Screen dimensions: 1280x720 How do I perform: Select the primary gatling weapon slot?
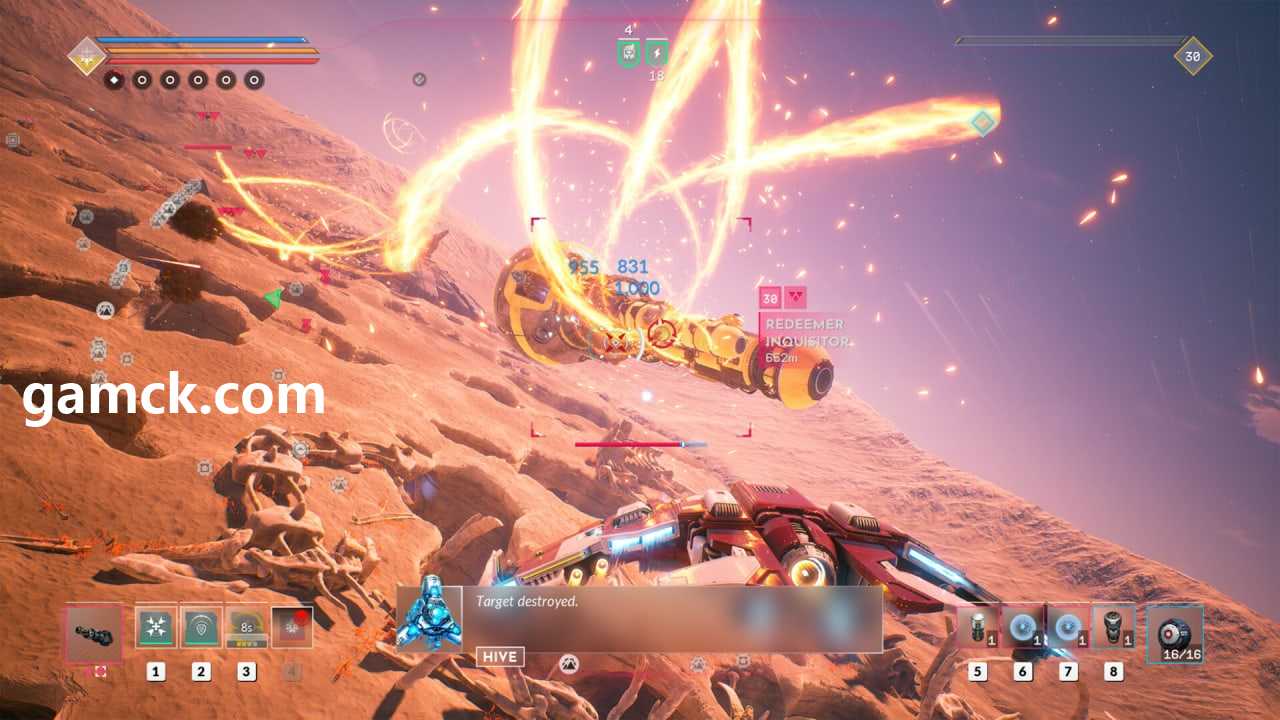(94, 632)
